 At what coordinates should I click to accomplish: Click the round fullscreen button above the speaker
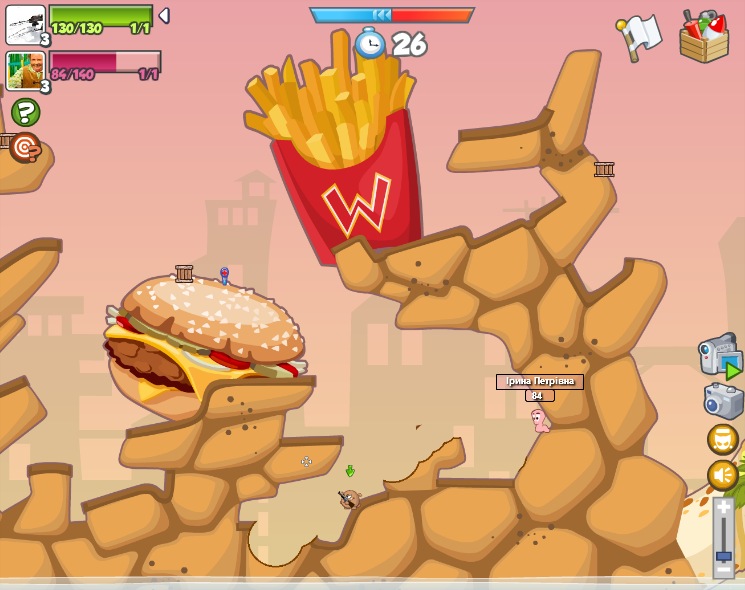coord(723,439)
